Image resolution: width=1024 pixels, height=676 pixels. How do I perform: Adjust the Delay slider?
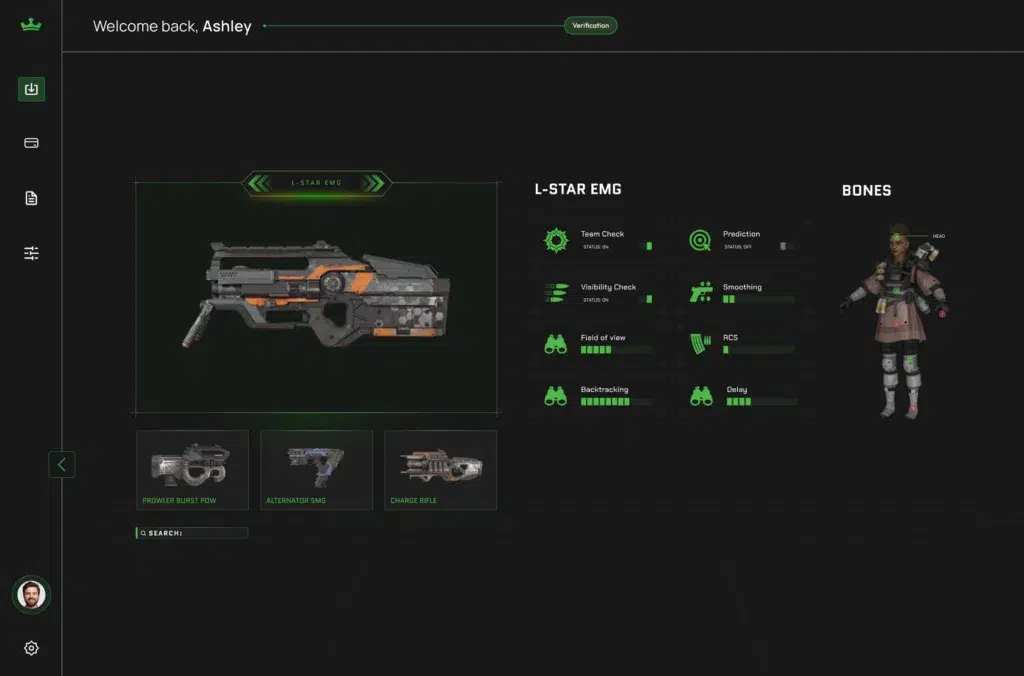pyautogui.click(x=760, y=402)
